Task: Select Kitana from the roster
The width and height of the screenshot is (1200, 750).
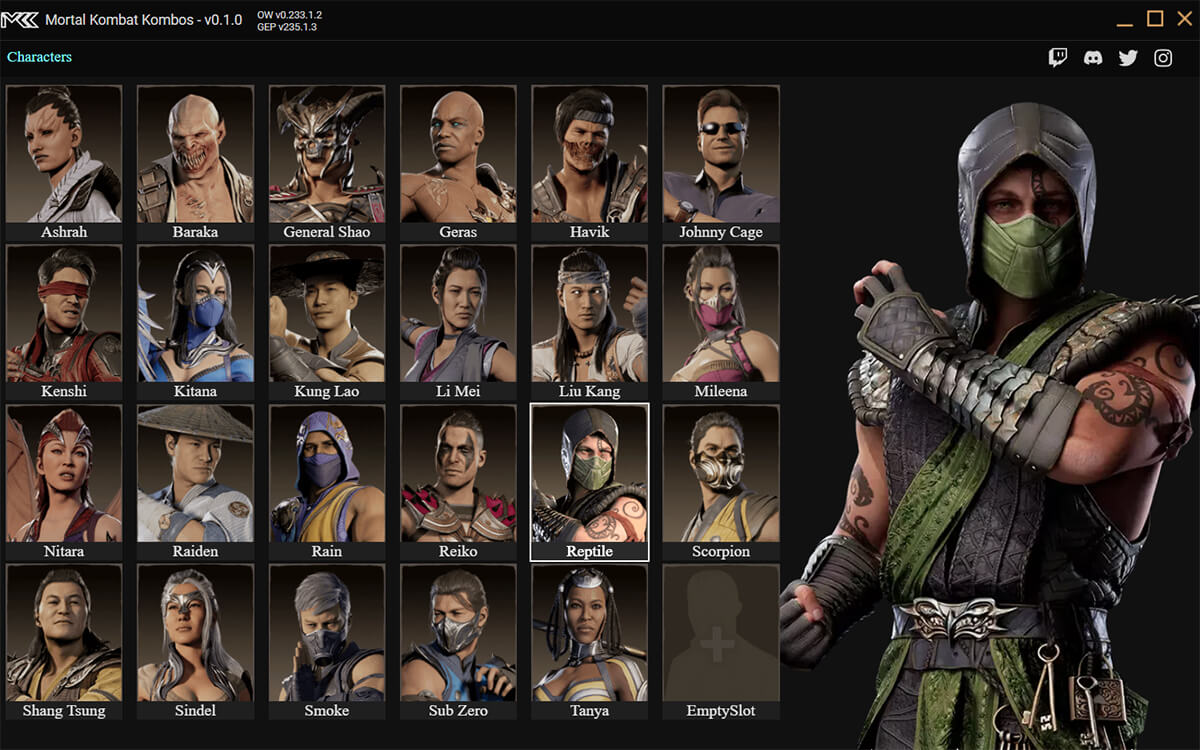Action: pyautogui.click(x=195, y=322)
